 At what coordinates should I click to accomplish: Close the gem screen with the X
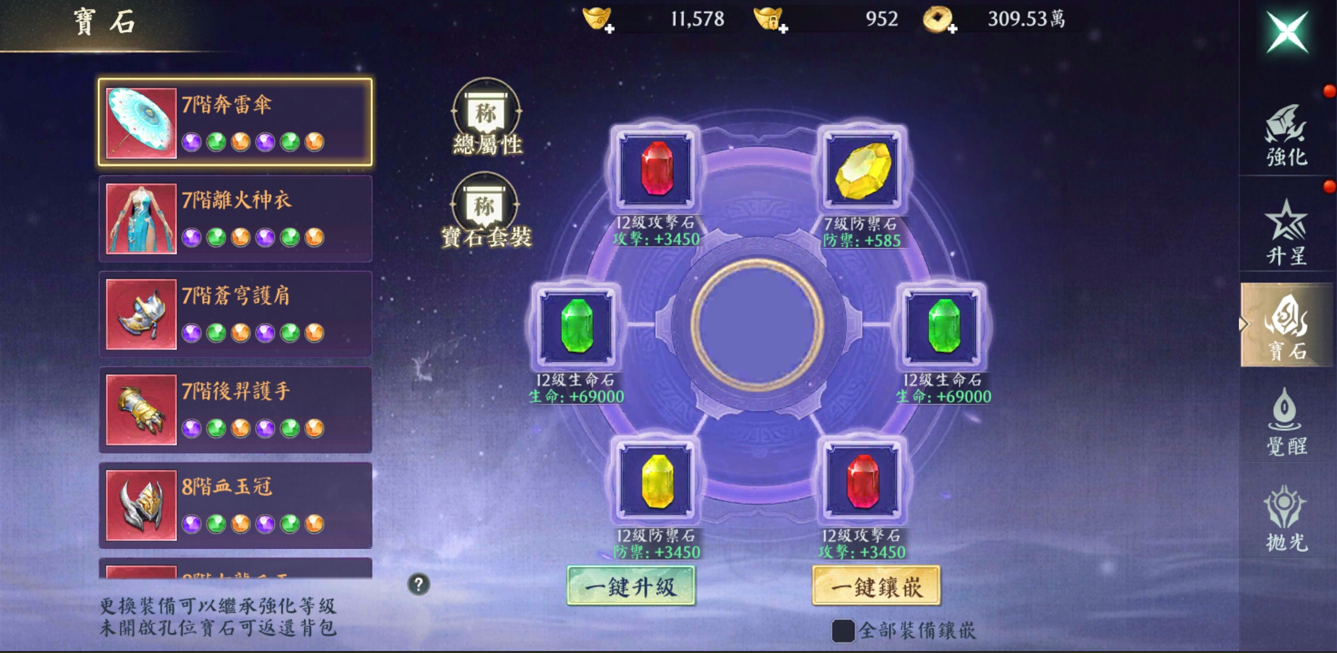(x=1288, y=32)
